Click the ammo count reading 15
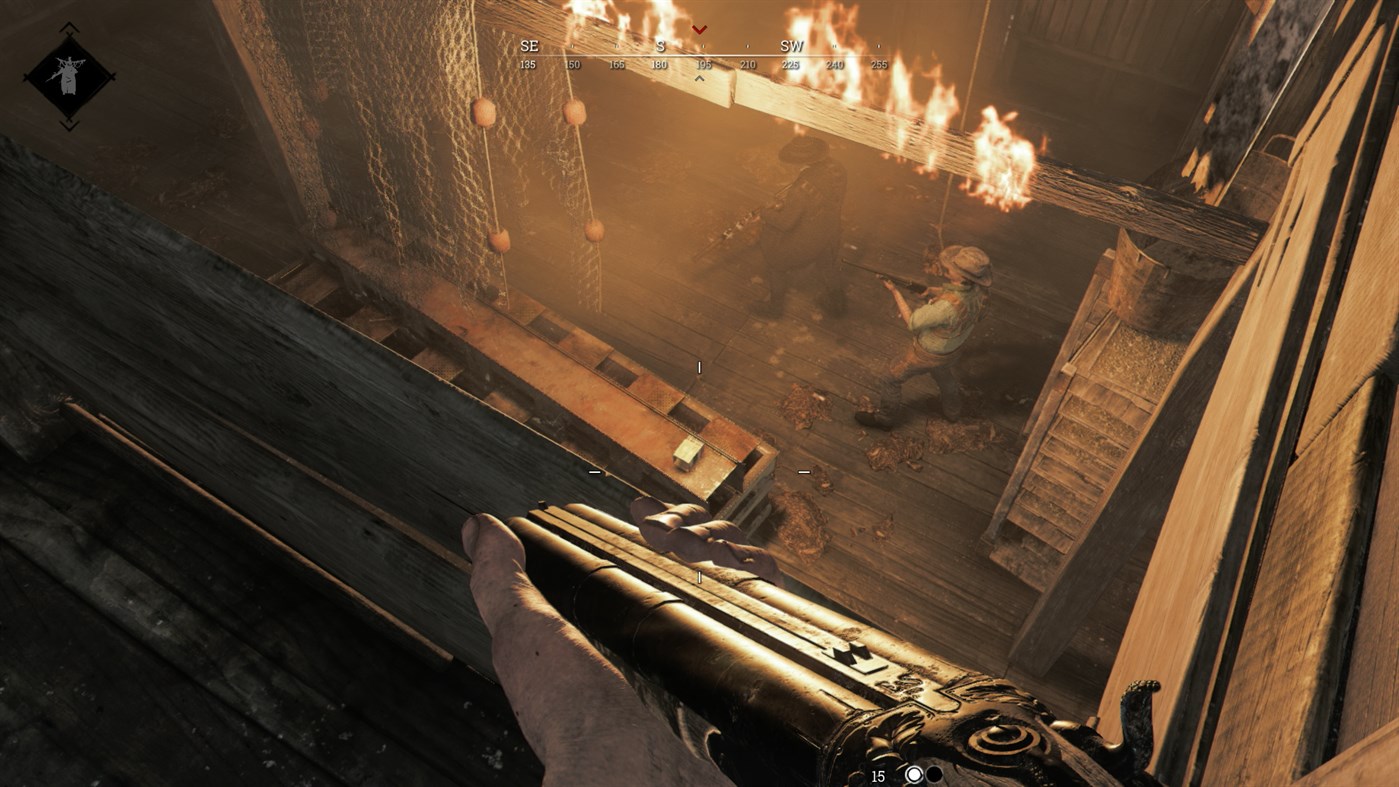The image size is (1399, 787). [877, 775]
